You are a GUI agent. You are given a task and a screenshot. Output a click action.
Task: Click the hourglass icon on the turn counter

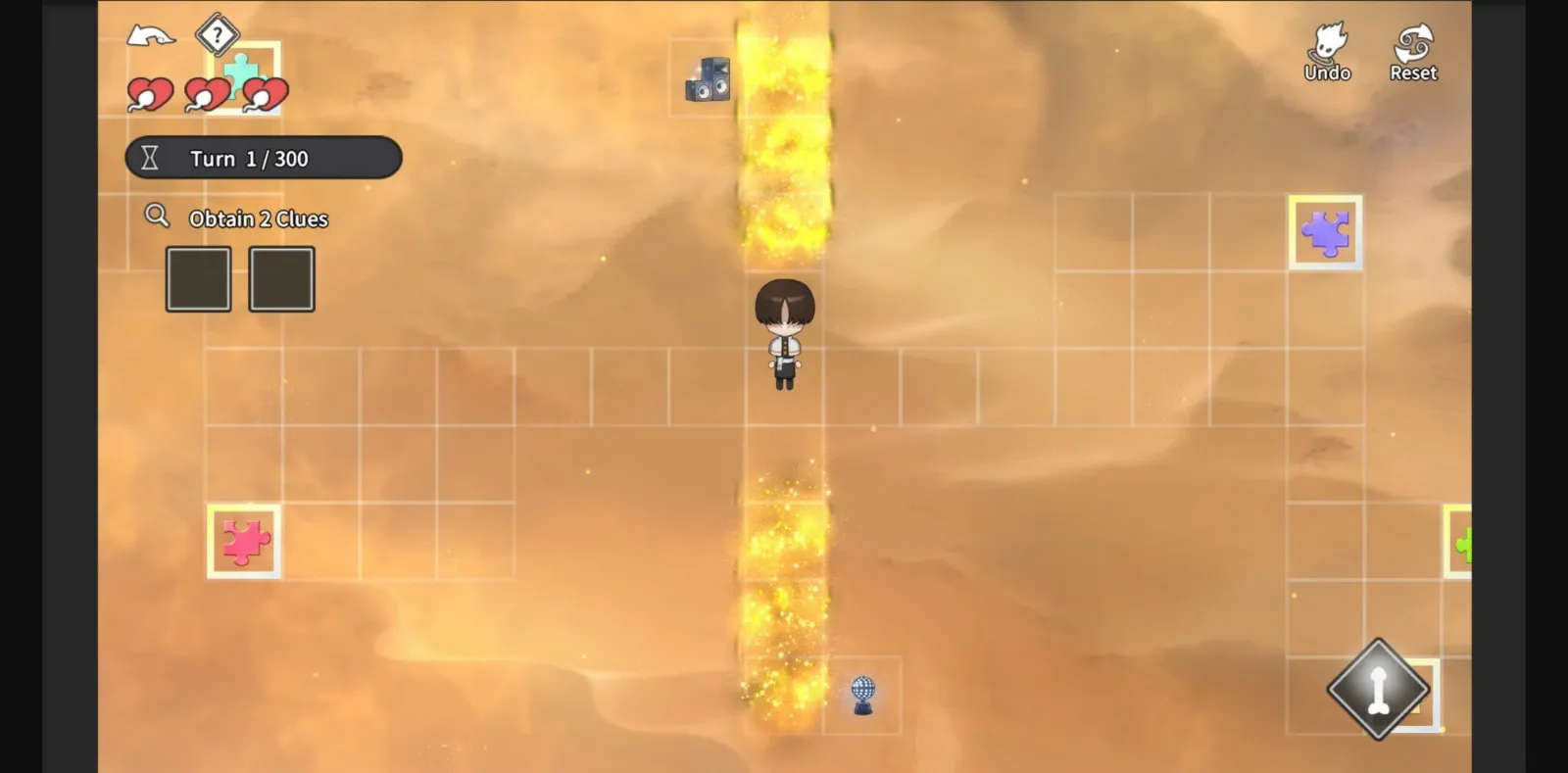coord(152,158)
